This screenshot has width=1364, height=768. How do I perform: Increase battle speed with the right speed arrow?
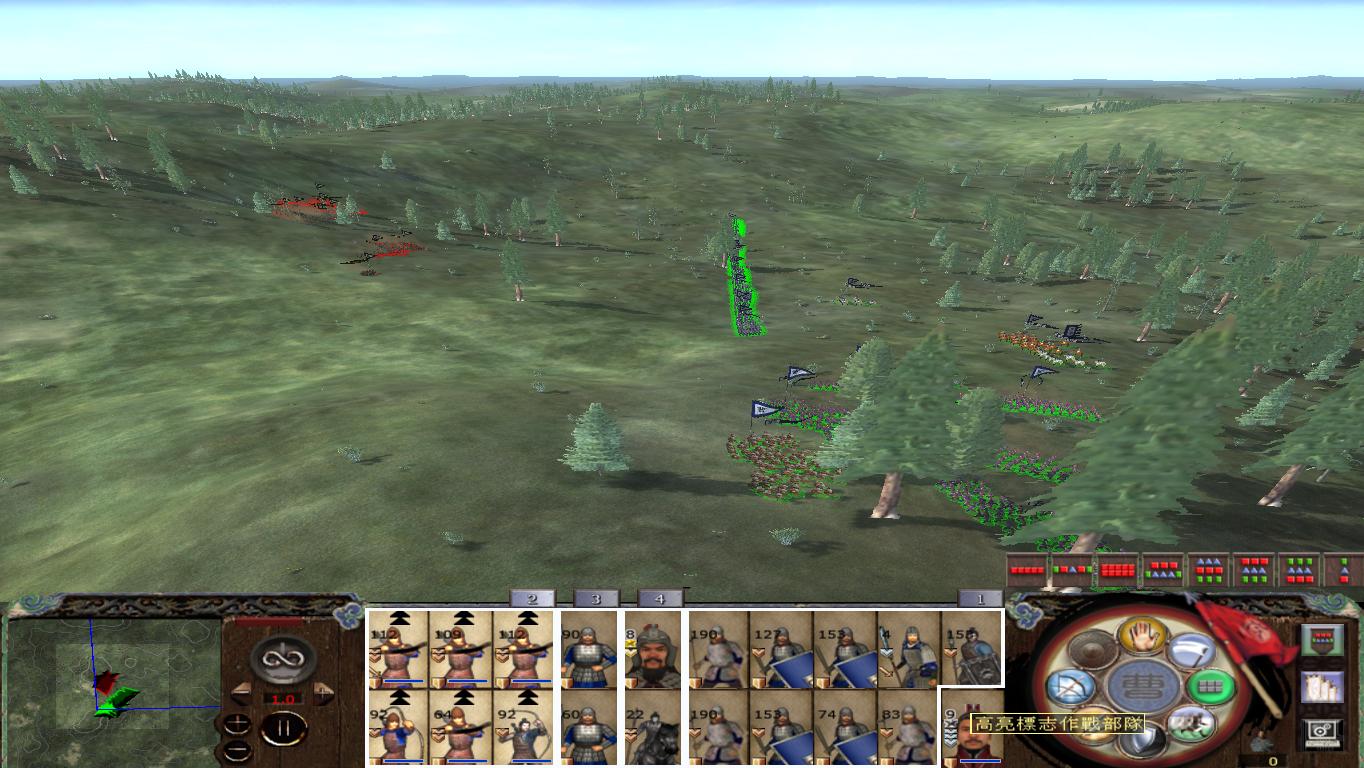tap(322, 691)
